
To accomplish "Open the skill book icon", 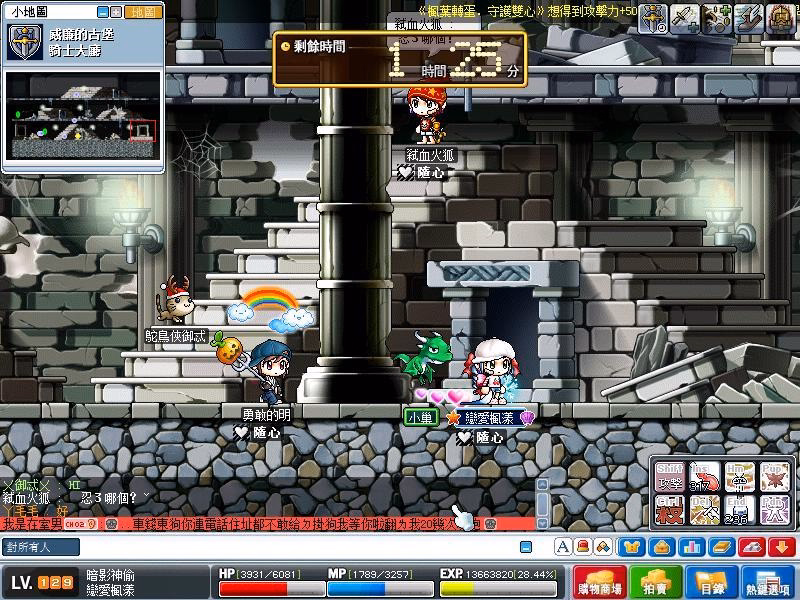I will click(x=720, y=547).
